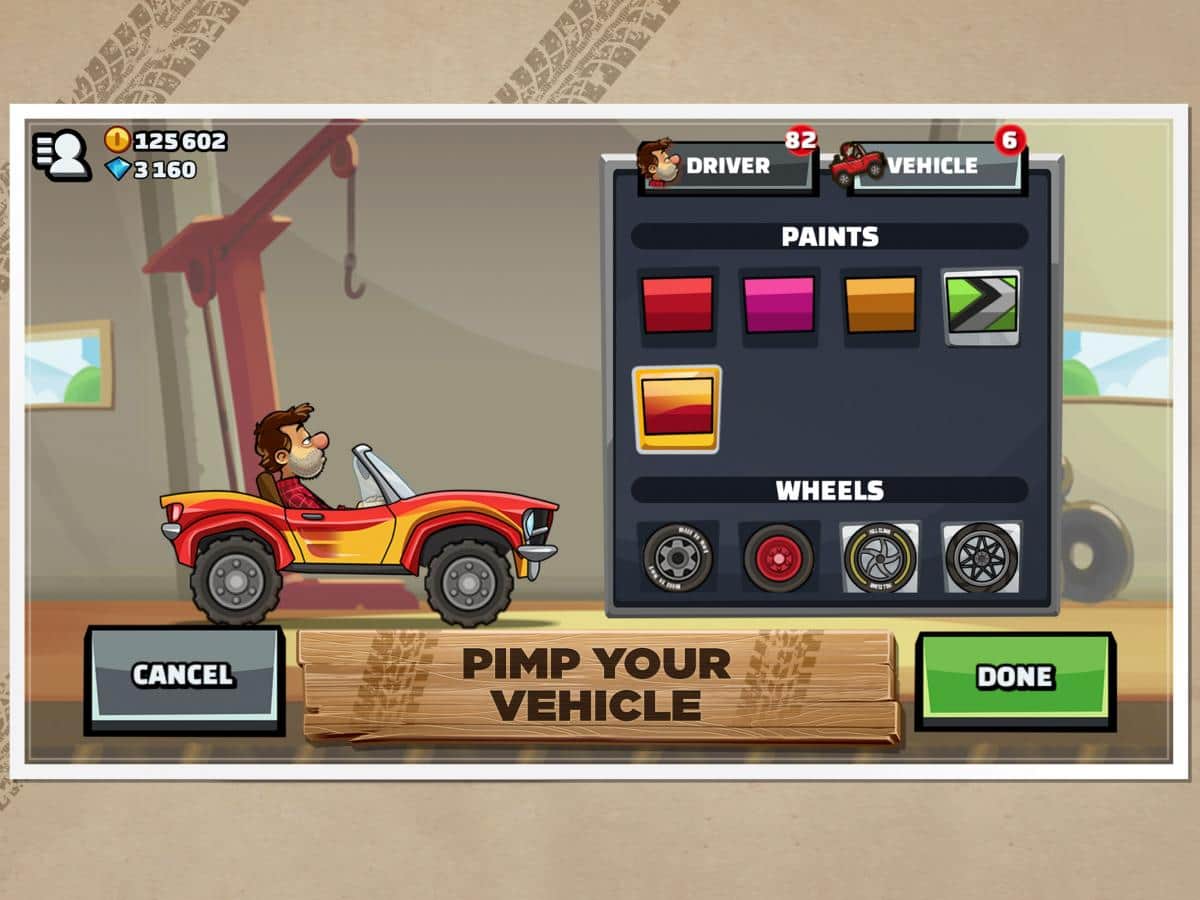Choose the gray stock wheel
1200x900 pixels.
tap(677, 557)
